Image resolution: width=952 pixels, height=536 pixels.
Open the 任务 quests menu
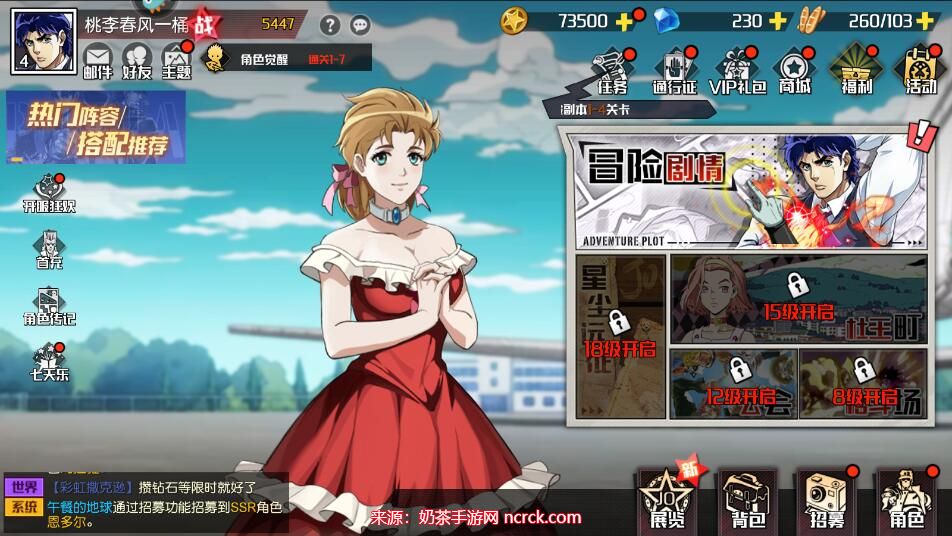point(612,71)
